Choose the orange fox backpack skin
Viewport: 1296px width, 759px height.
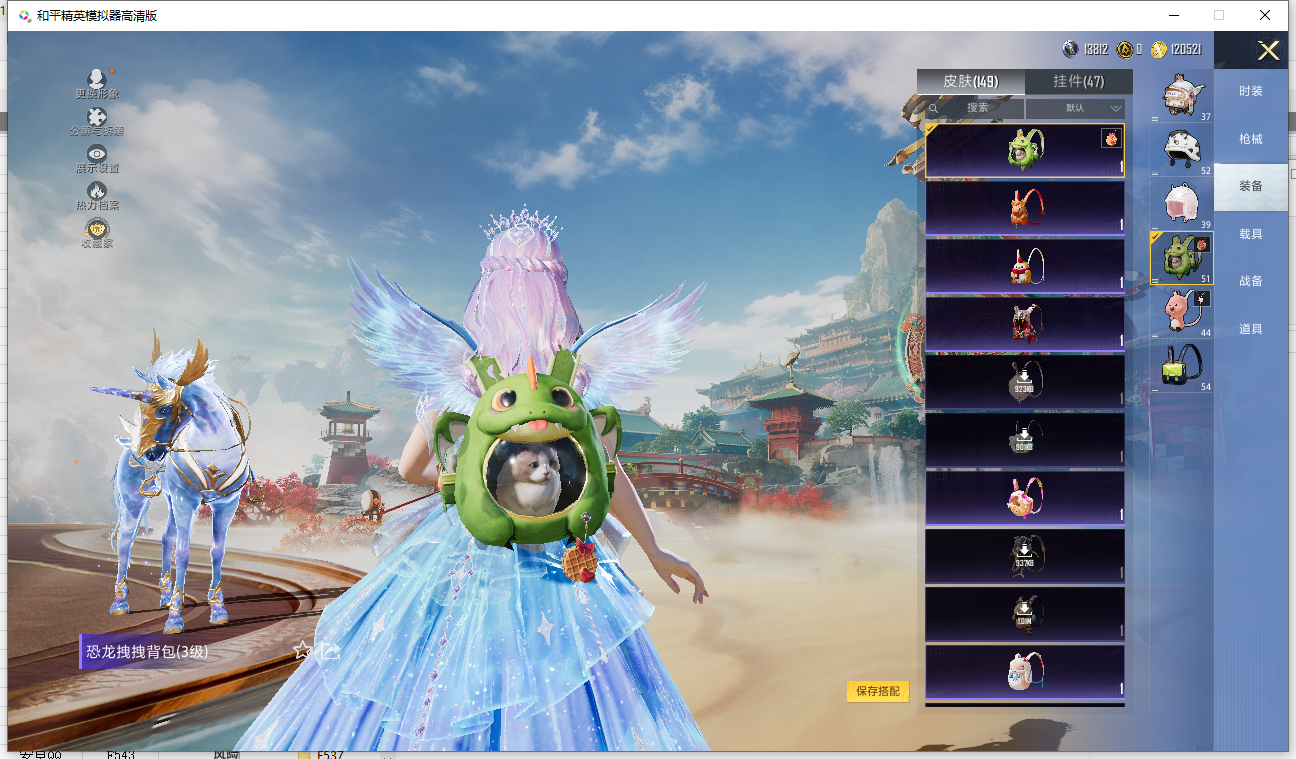1024,208
